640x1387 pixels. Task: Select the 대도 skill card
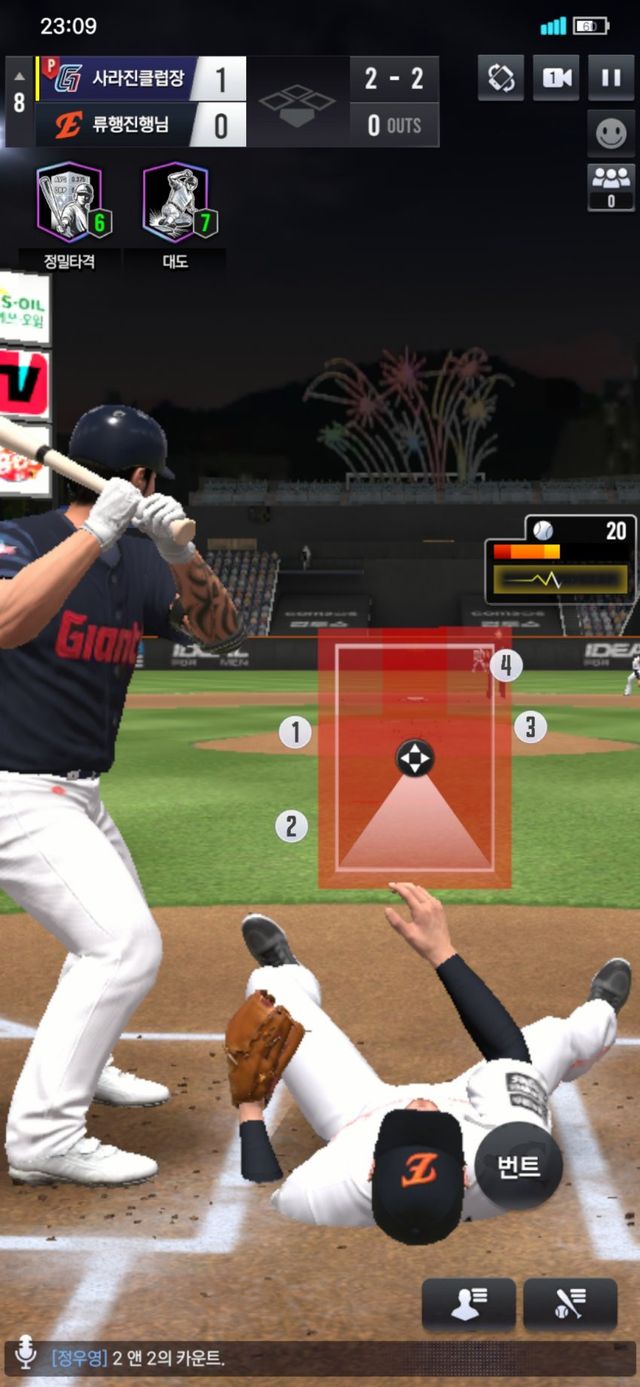pyautogui.click(x=177, y=203)
